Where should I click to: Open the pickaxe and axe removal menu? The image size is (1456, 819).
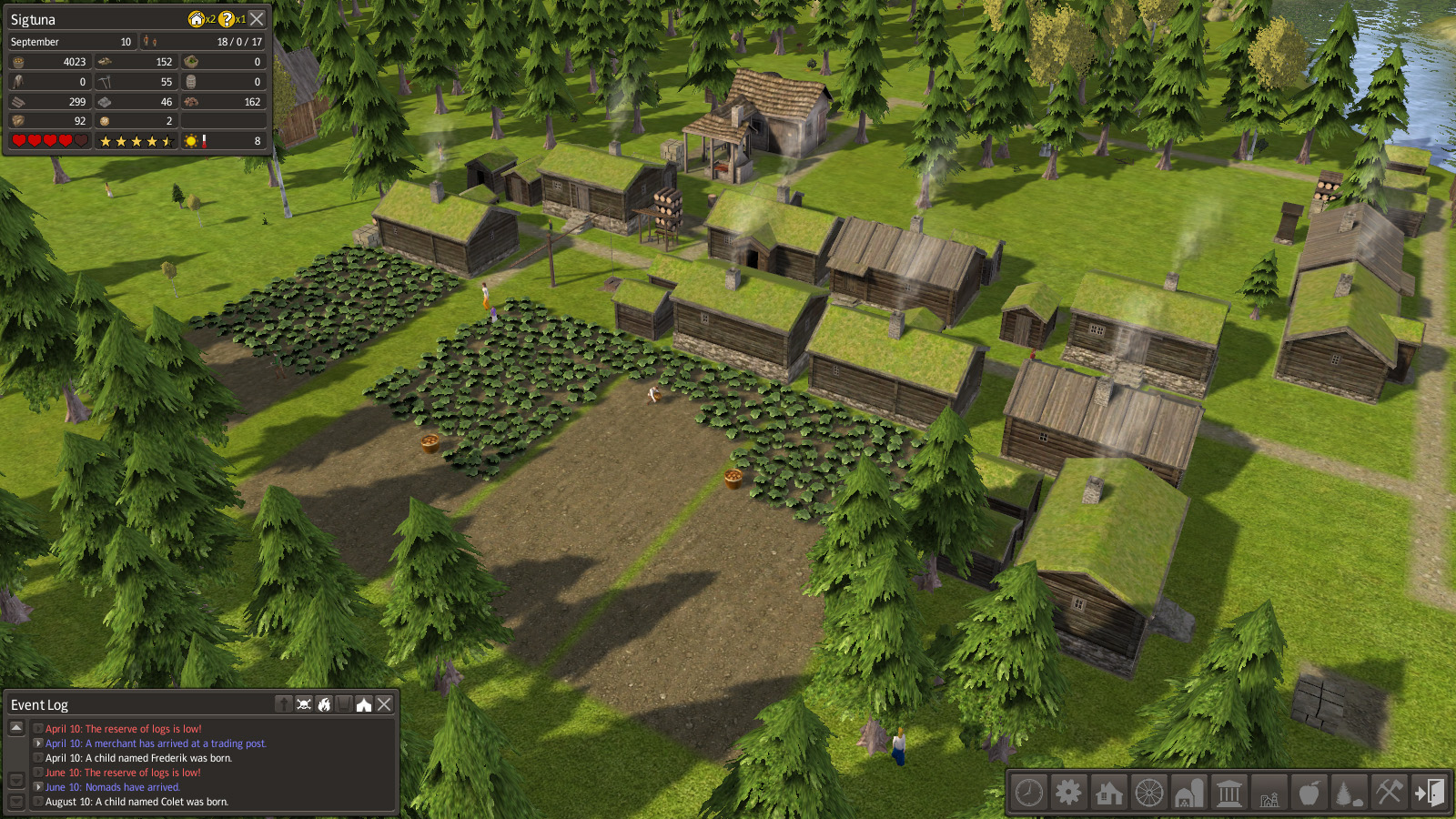1389,793
